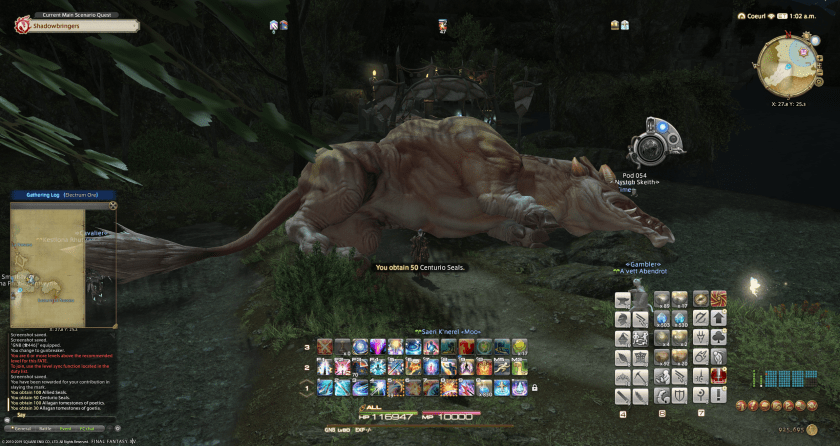Toggle the hotbar padlock icon
The height and width of the screenshot is (446, 840).
pyautogui.click(x=535, y=387)
